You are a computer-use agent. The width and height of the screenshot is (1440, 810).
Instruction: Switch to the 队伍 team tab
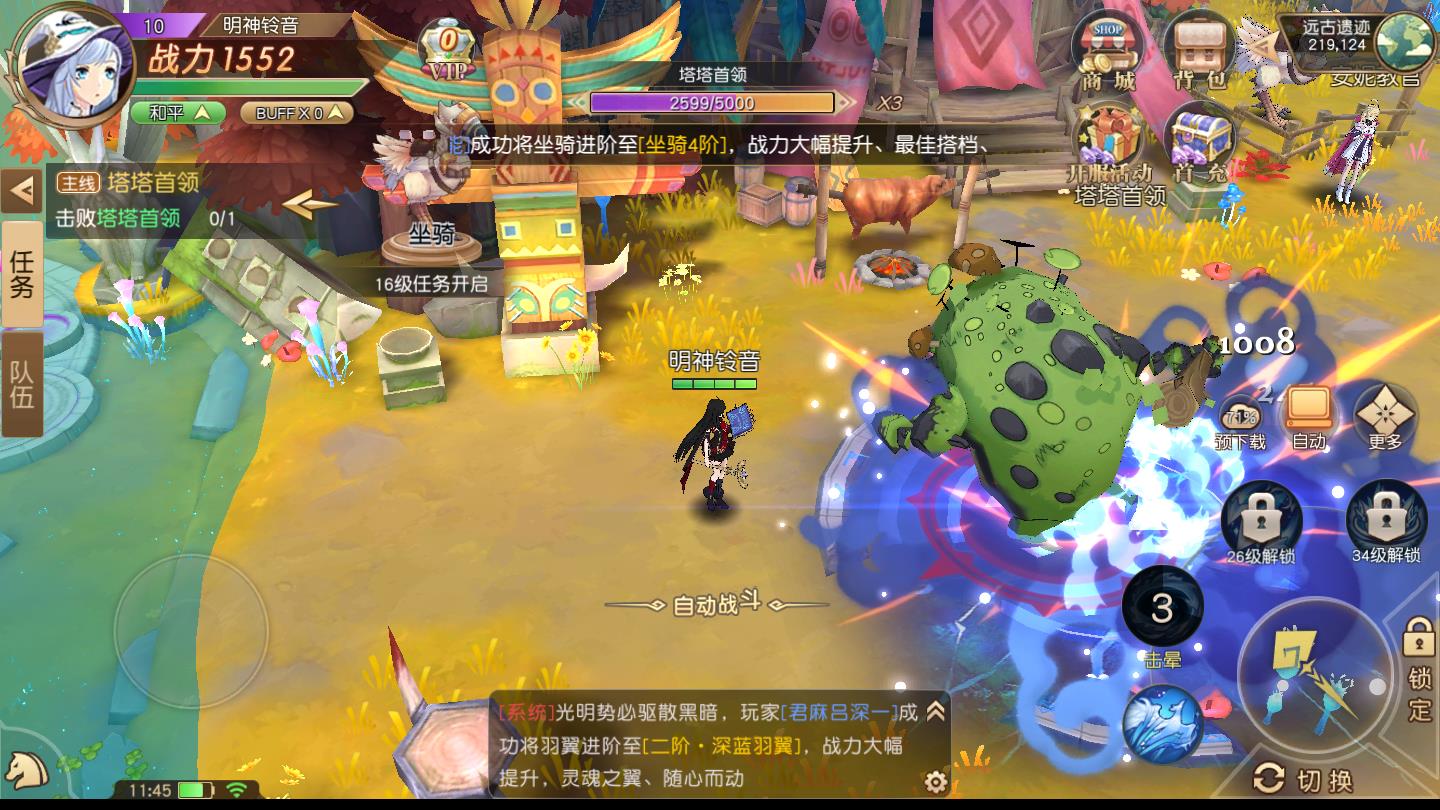[22, 379]
